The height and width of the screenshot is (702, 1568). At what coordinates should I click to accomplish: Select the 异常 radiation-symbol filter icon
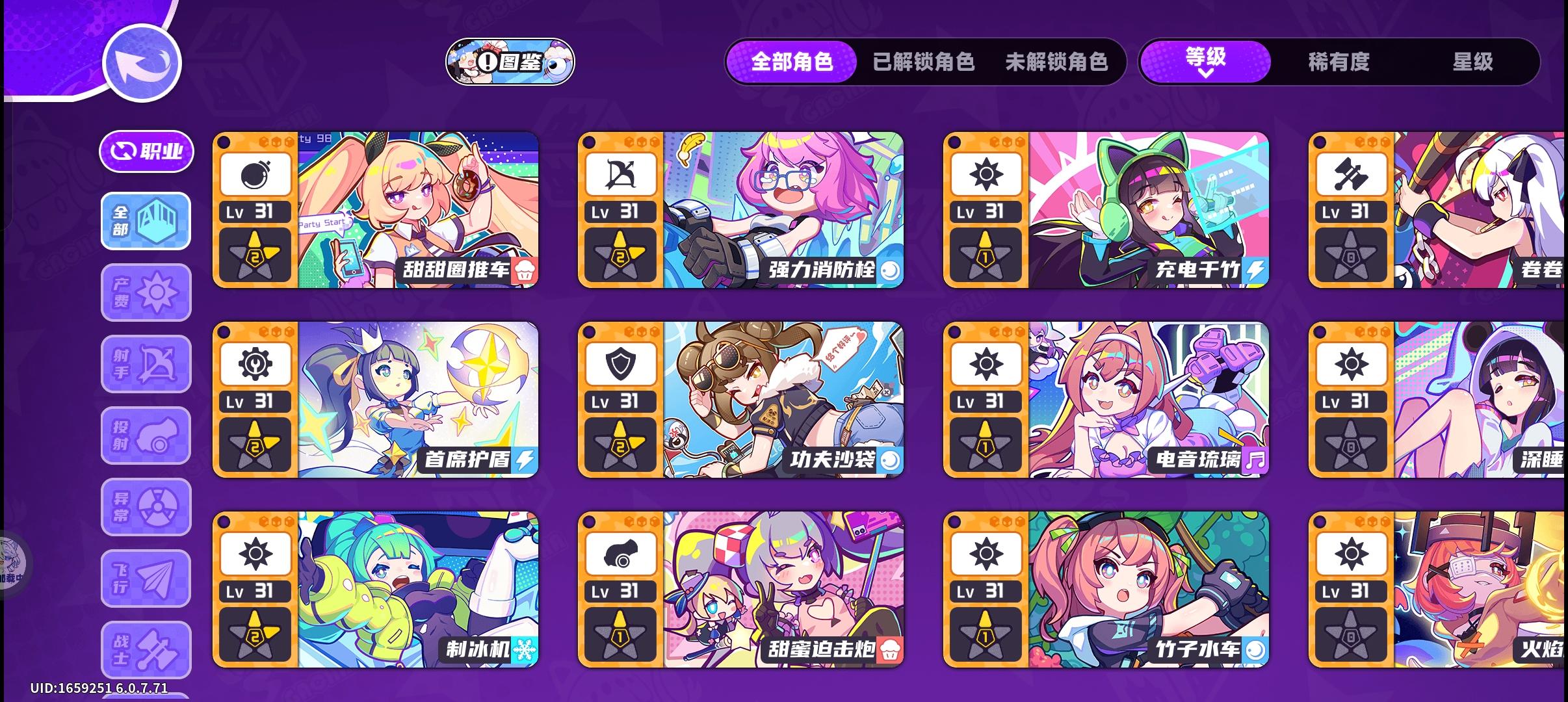pyautogui.click(x=146, y=506)
